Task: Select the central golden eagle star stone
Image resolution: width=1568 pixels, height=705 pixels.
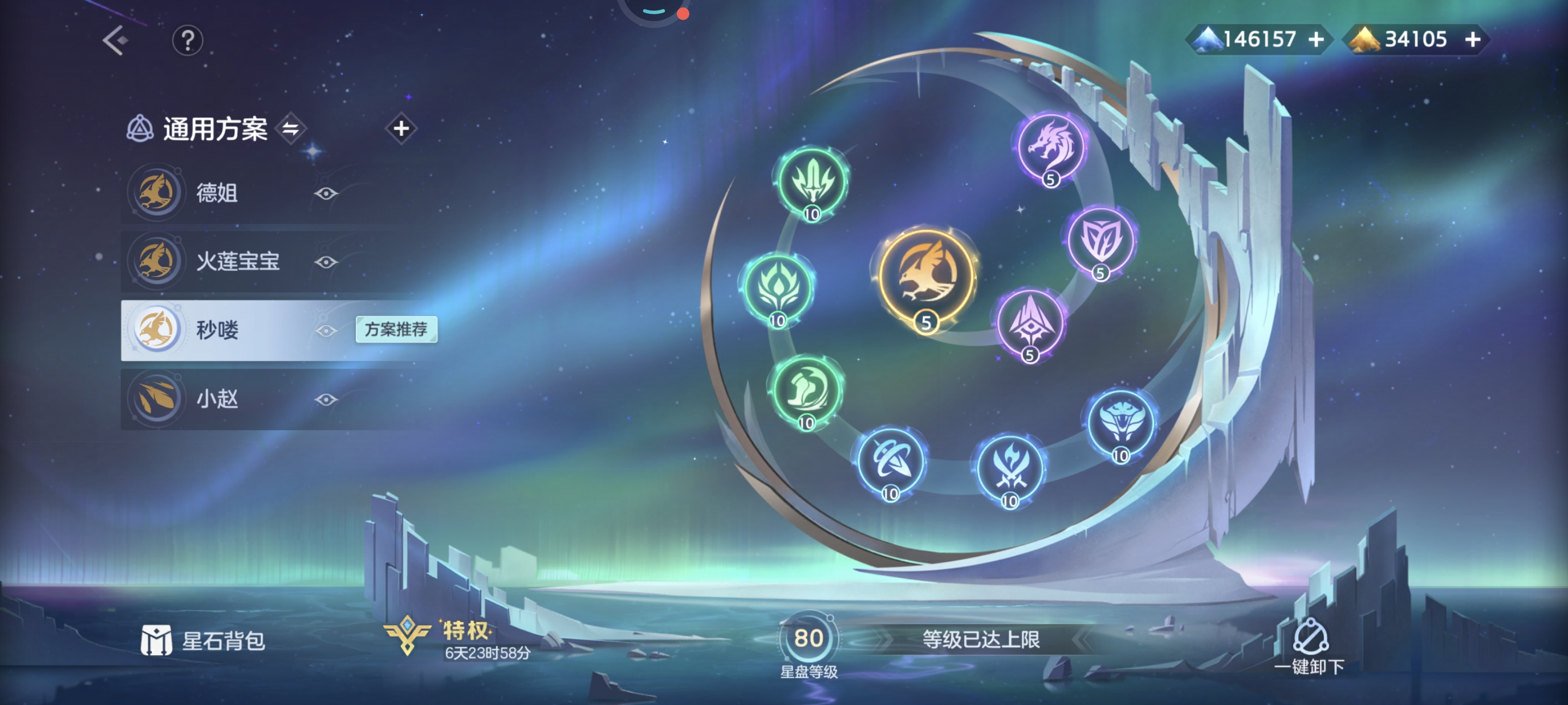Action: click(927, 277)
